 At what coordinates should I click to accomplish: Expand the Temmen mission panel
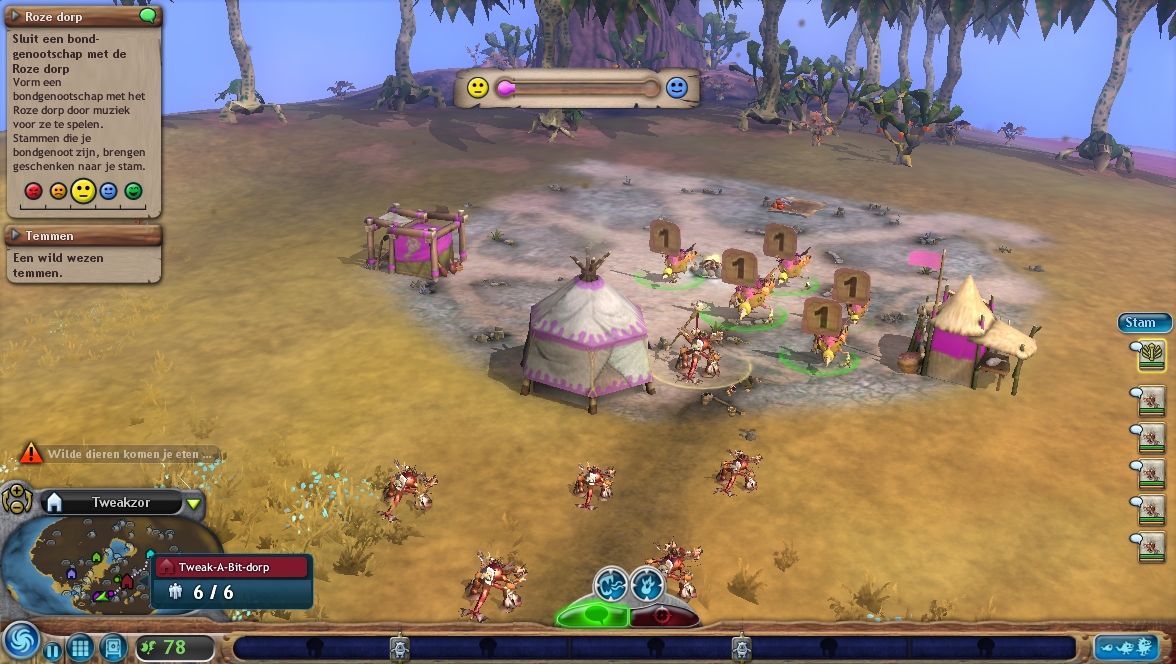click(17, 236)
